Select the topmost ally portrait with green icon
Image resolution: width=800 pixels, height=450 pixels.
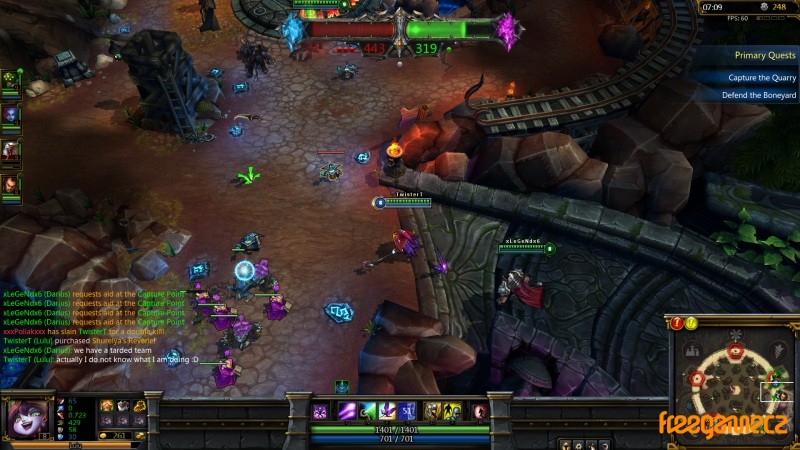(10, 78)
